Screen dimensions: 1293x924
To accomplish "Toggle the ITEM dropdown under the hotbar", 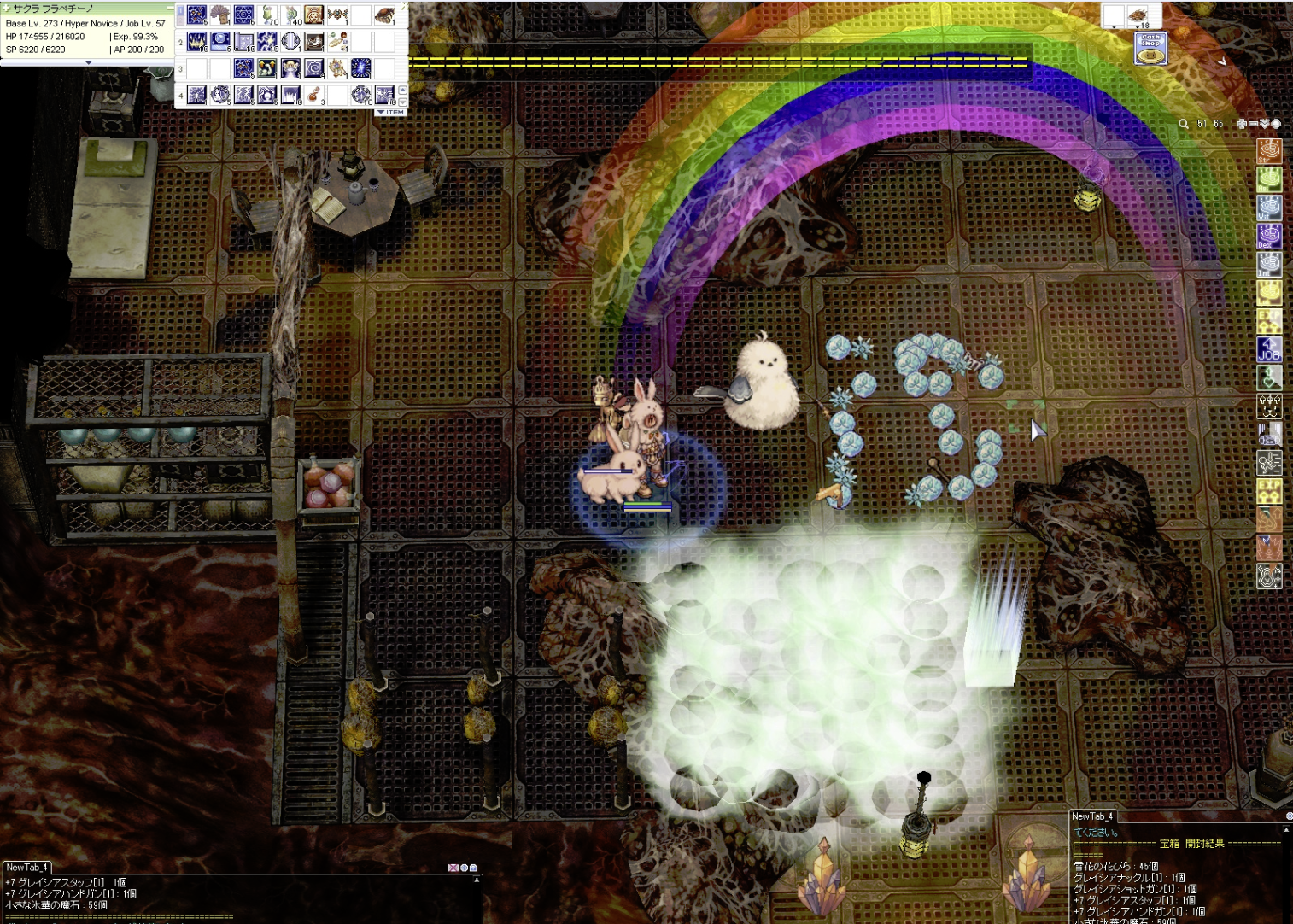I will [x=391, y=112].
